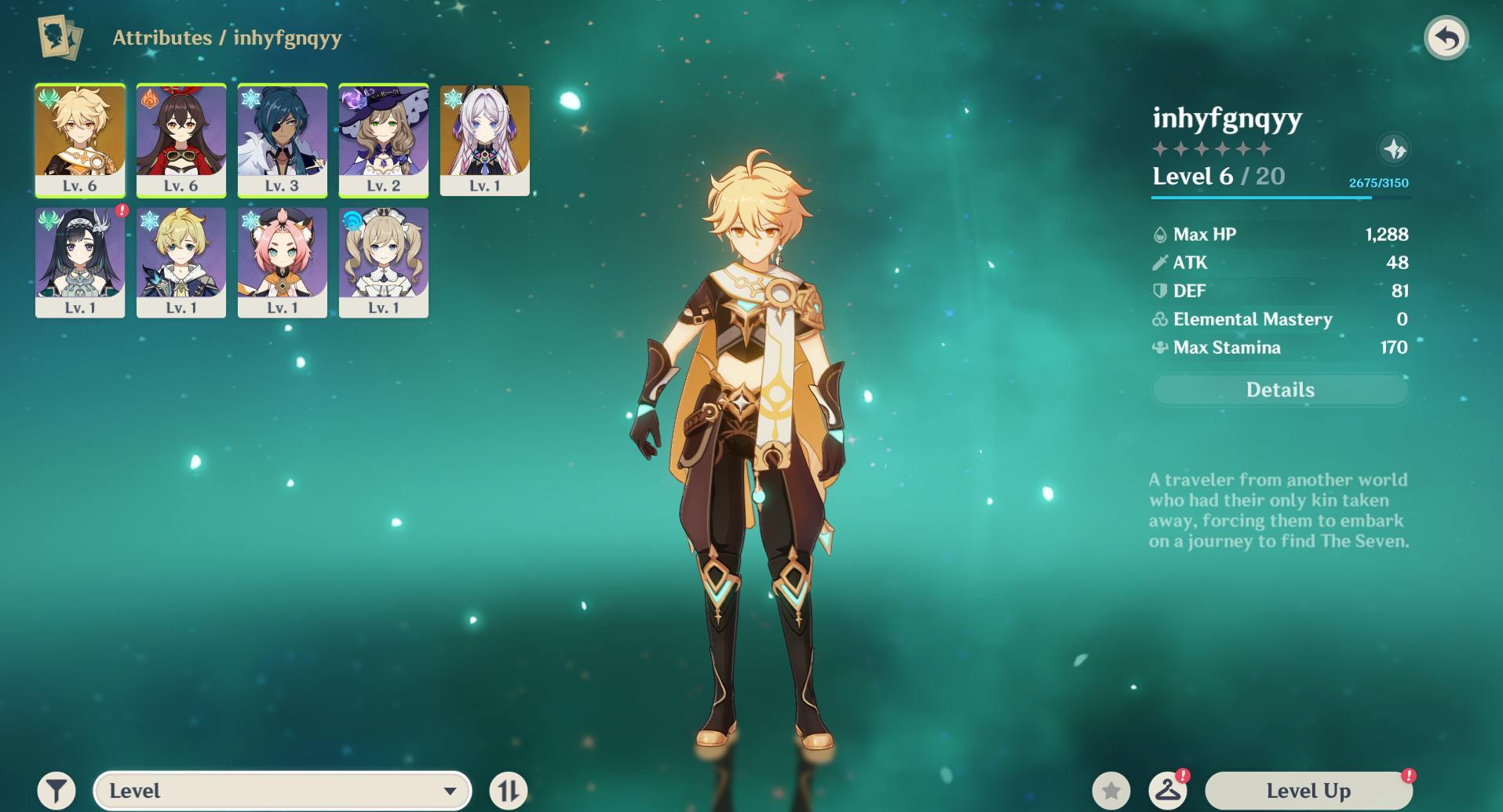Open the character archive icon at top-left
This screenshot has height=812, width=1503.
click(x=60, y=38)
